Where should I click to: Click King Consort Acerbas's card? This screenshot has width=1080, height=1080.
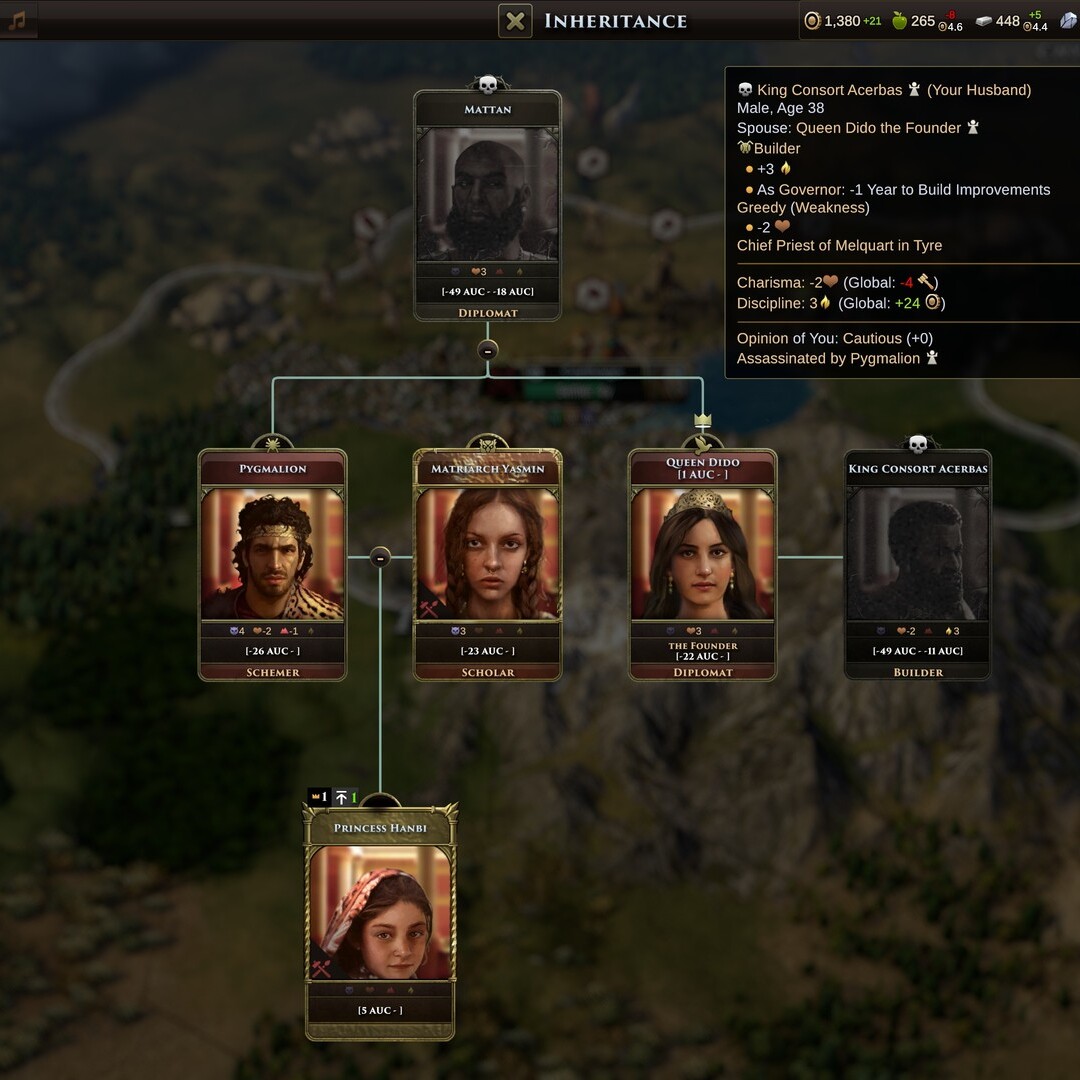point(917,565)
